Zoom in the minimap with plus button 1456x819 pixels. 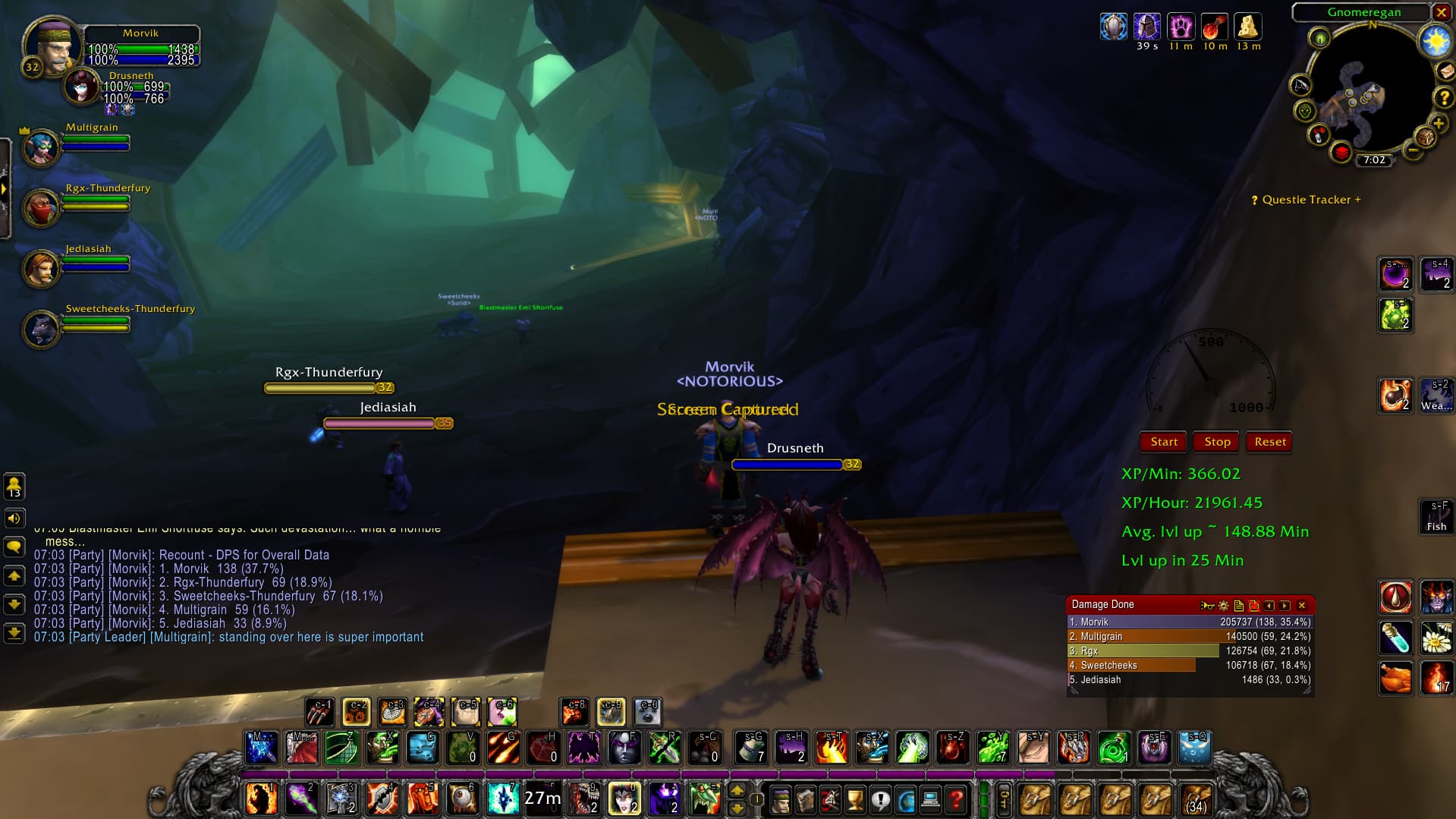coord(1438,124)
